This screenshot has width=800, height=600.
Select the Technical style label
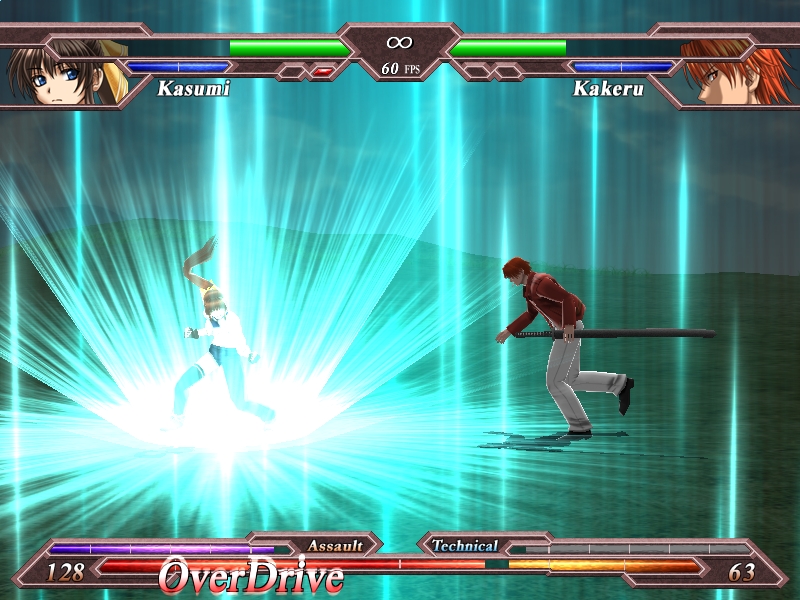click(465, 546)
